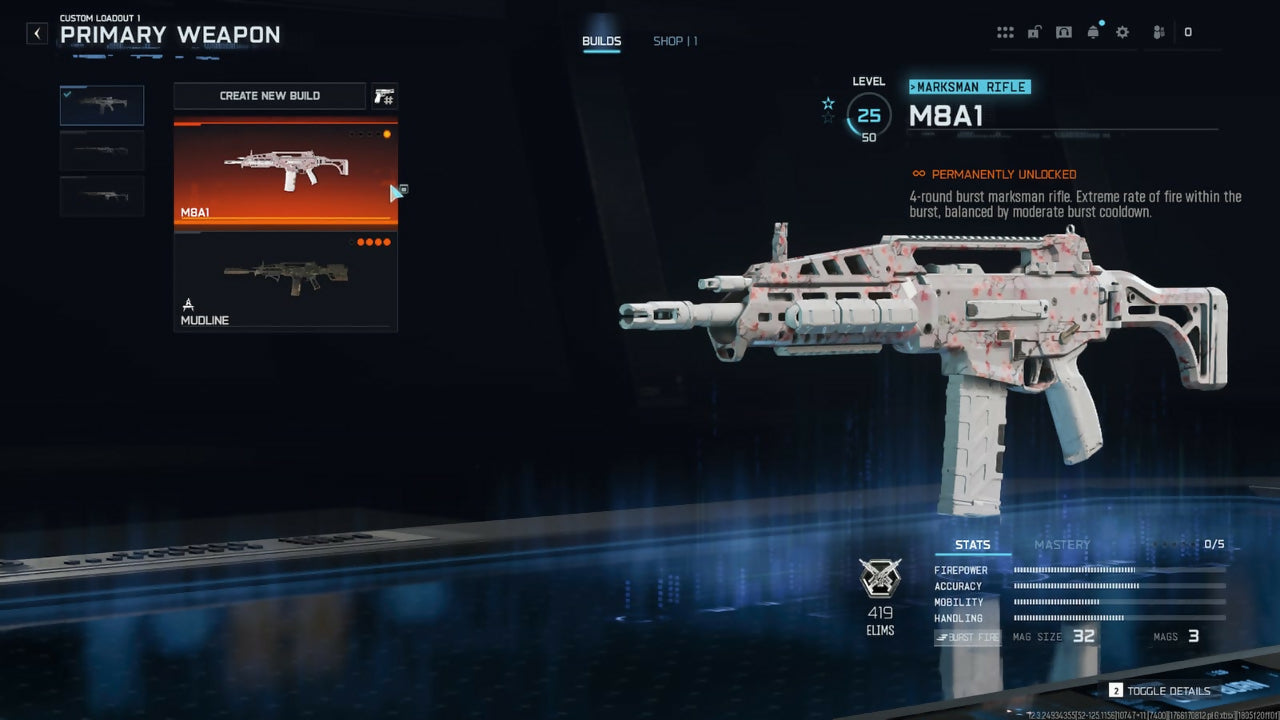Choose the Mudline build card
This screenshot has height=720, width=1280.
pyautogui.click(x=286, y=282)
